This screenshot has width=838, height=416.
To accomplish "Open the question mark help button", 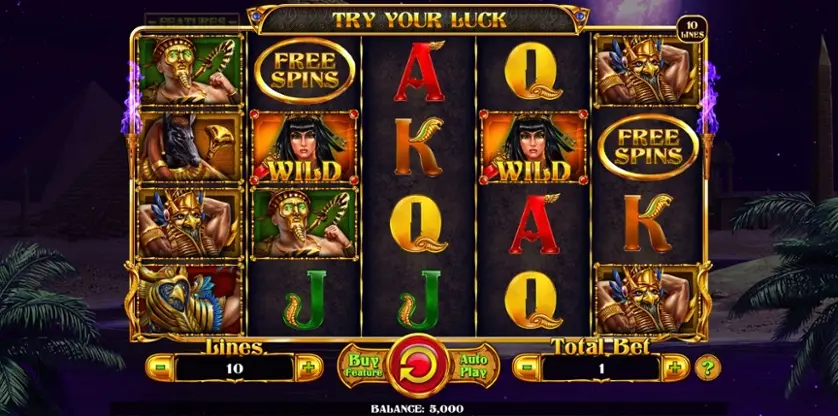I will [x=707, y=366].
